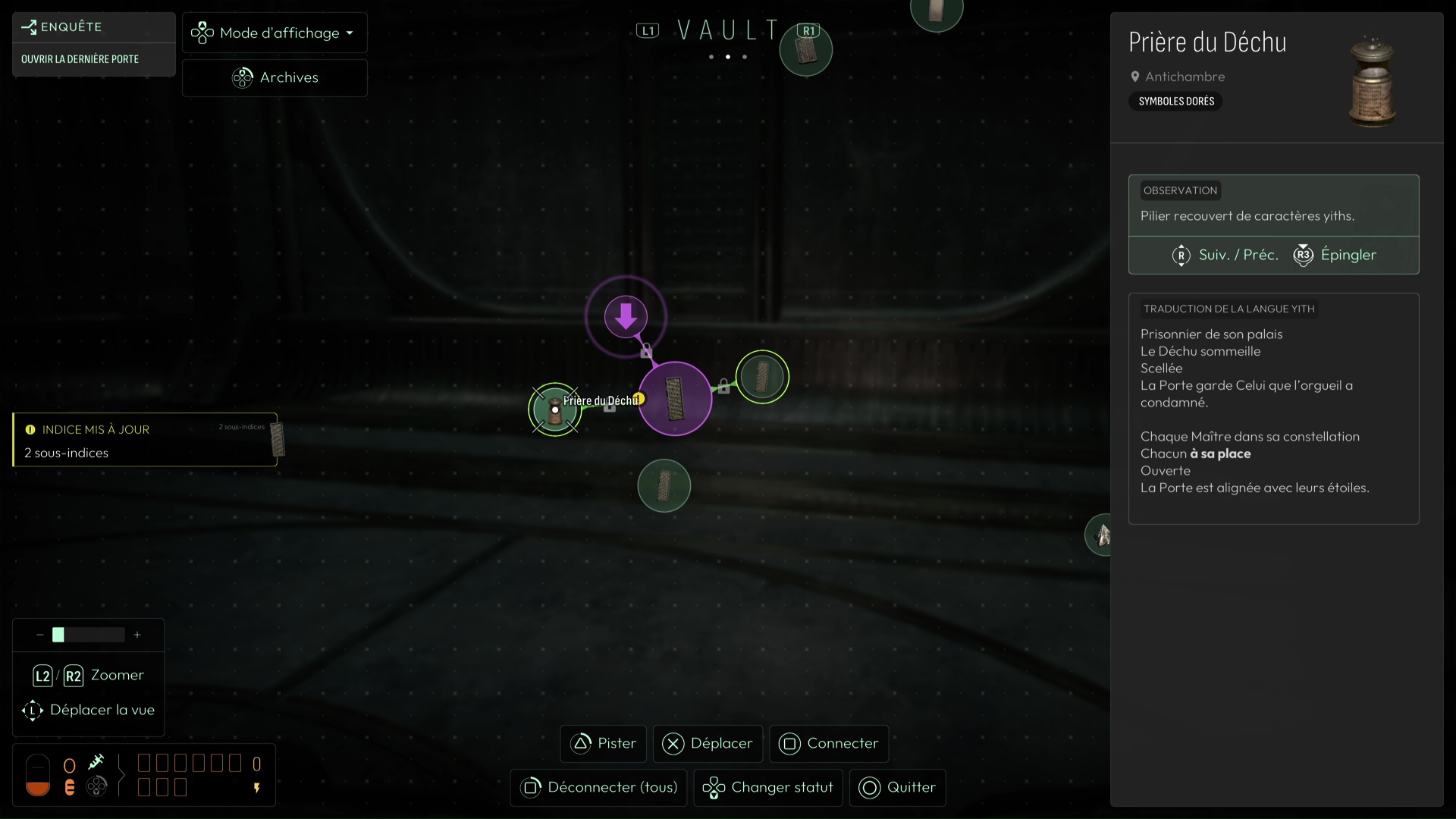Screen dimensions: 1456x819
Task: Choose the Déplacer action
Action: click(x=708, y=743)
